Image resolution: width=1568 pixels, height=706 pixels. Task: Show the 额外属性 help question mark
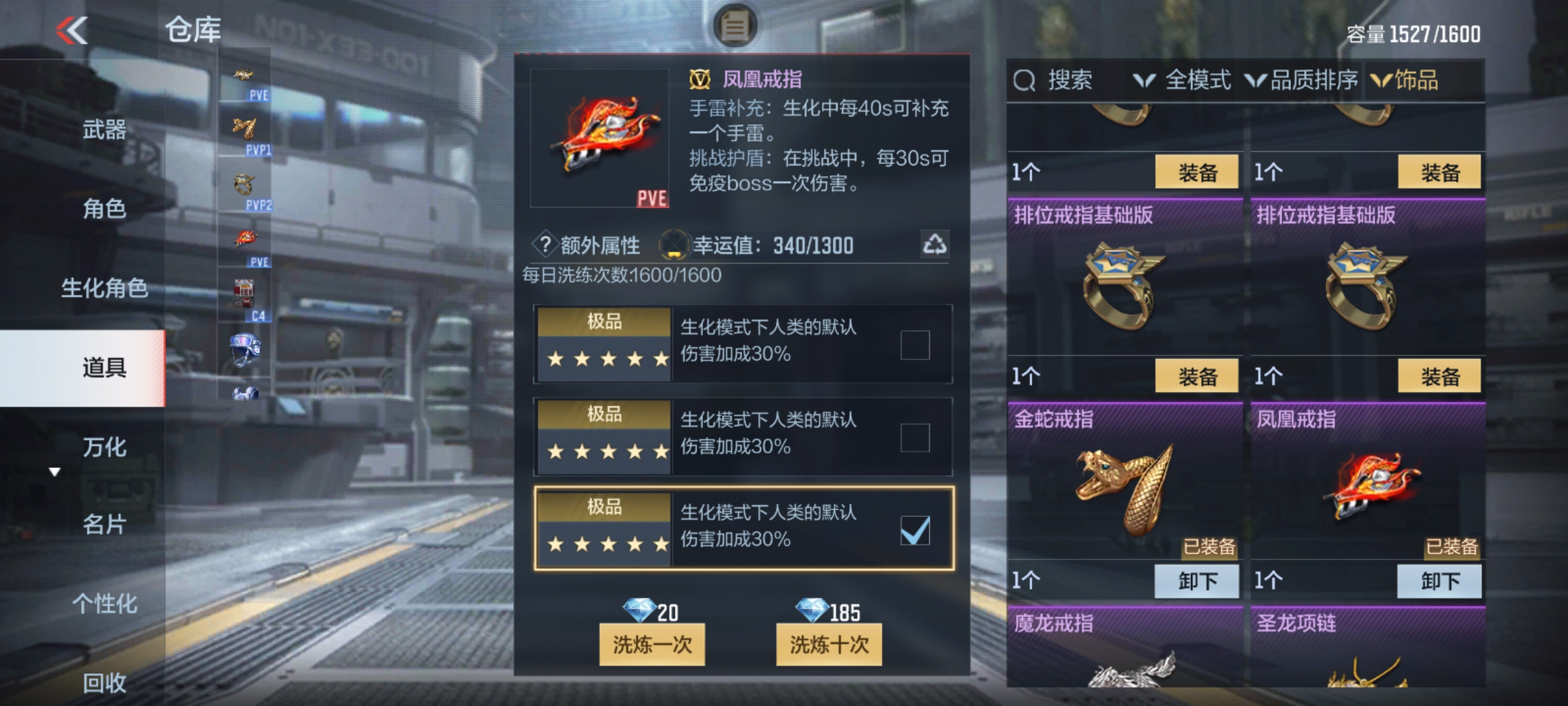tap(545, 244)
